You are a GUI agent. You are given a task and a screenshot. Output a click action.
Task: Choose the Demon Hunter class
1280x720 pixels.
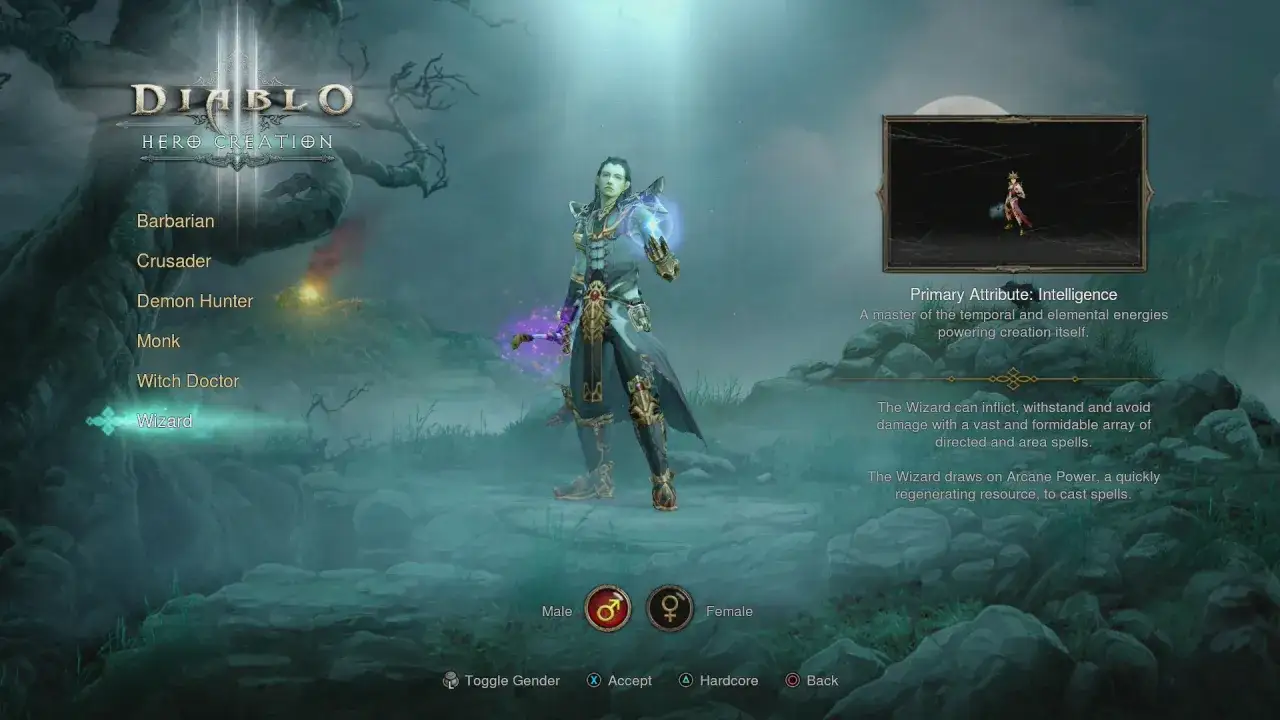pyautogui.click(x=195, y=301)
